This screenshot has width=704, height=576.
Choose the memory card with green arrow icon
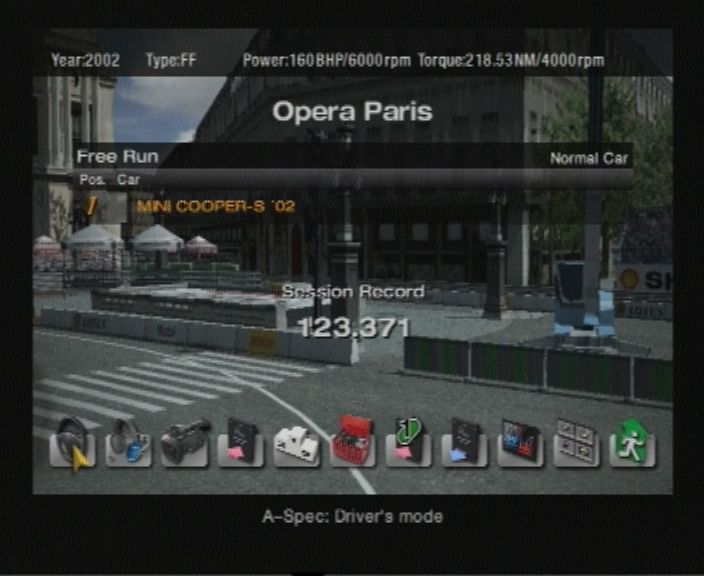coord(408,442)
